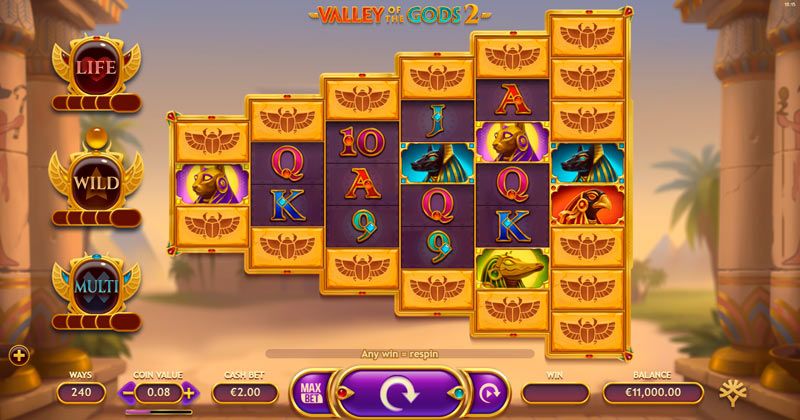
Task: Increase the coin value with plus
Action: 190,394
